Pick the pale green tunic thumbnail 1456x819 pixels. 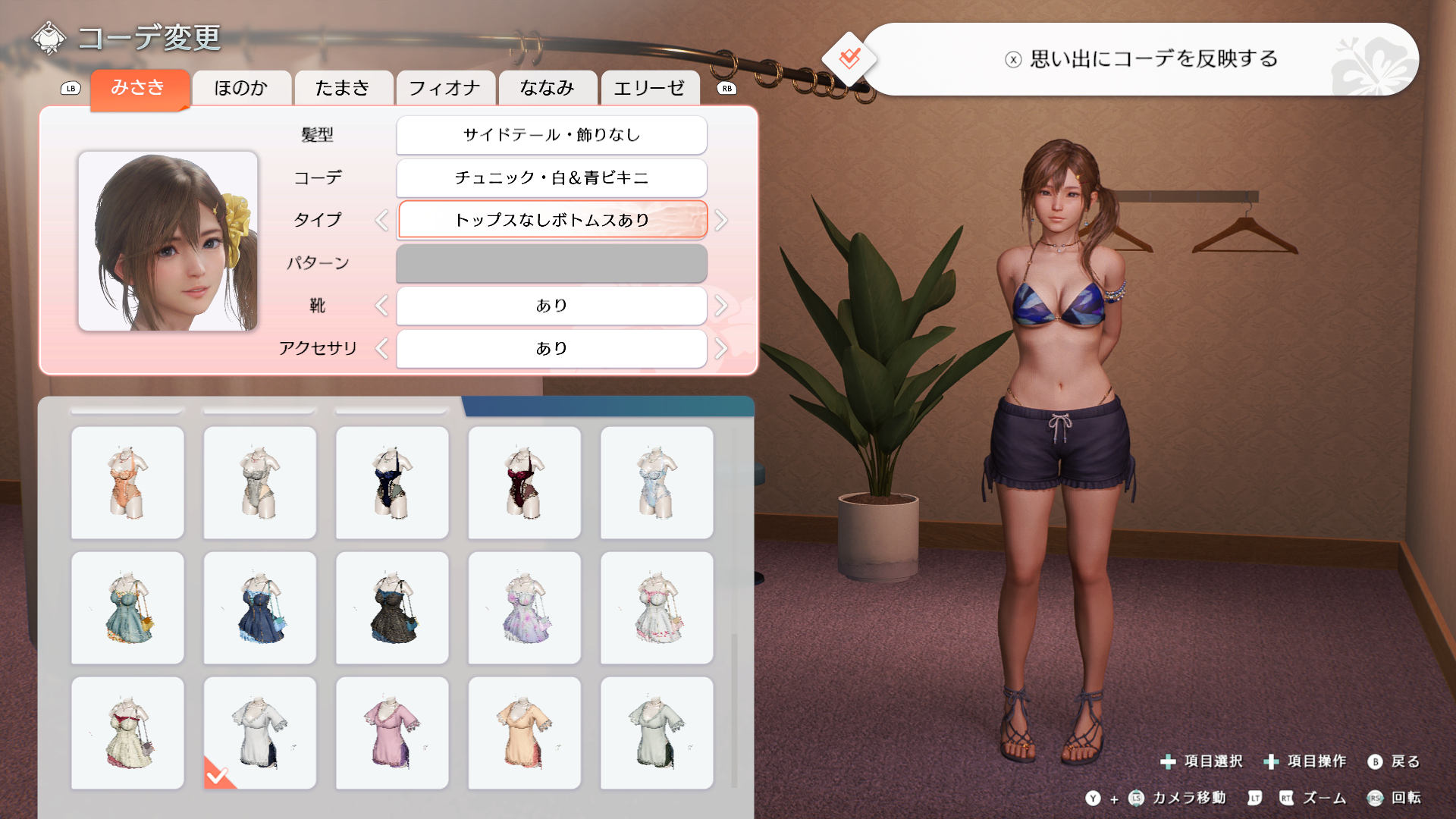[657, 733]
